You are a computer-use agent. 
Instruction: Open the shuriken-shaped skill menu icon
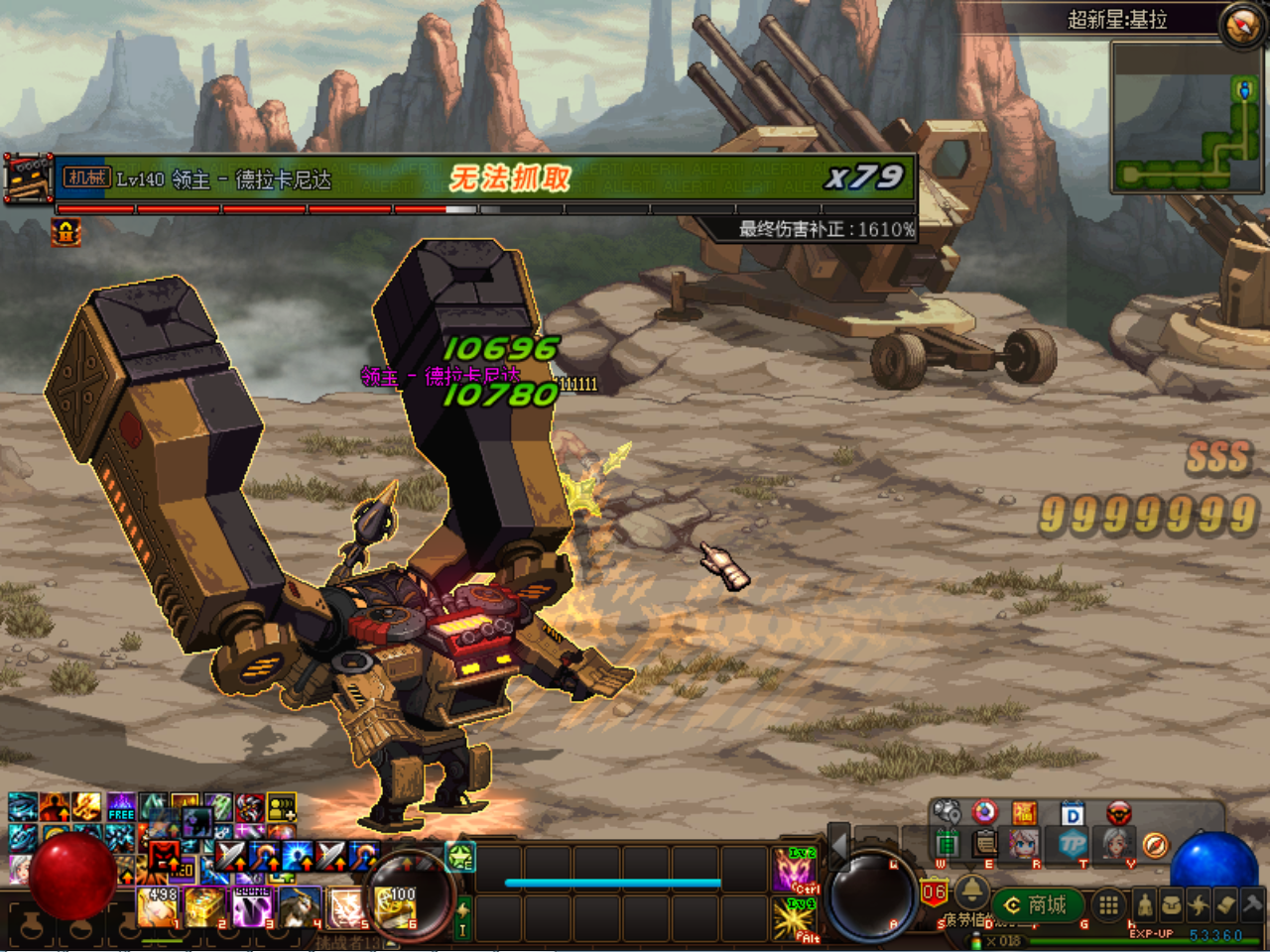point(1199,905)
